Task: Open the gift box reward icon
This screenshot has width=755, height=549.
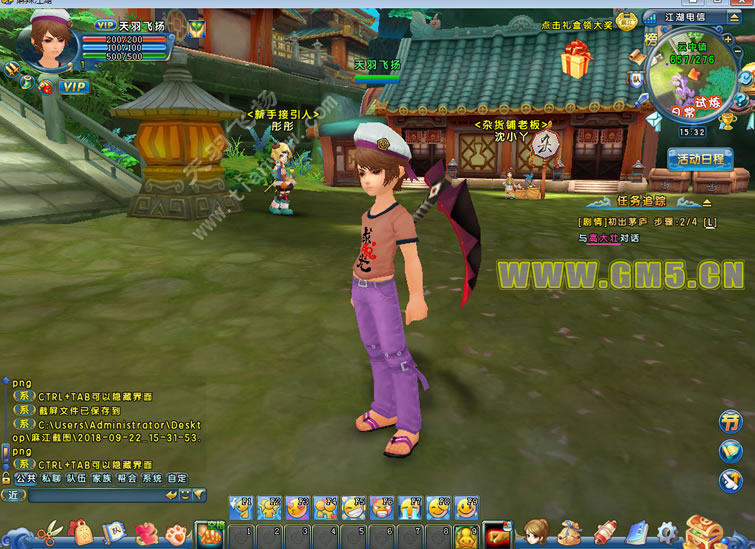Action: pyautogui.click(x=576, y=62)
